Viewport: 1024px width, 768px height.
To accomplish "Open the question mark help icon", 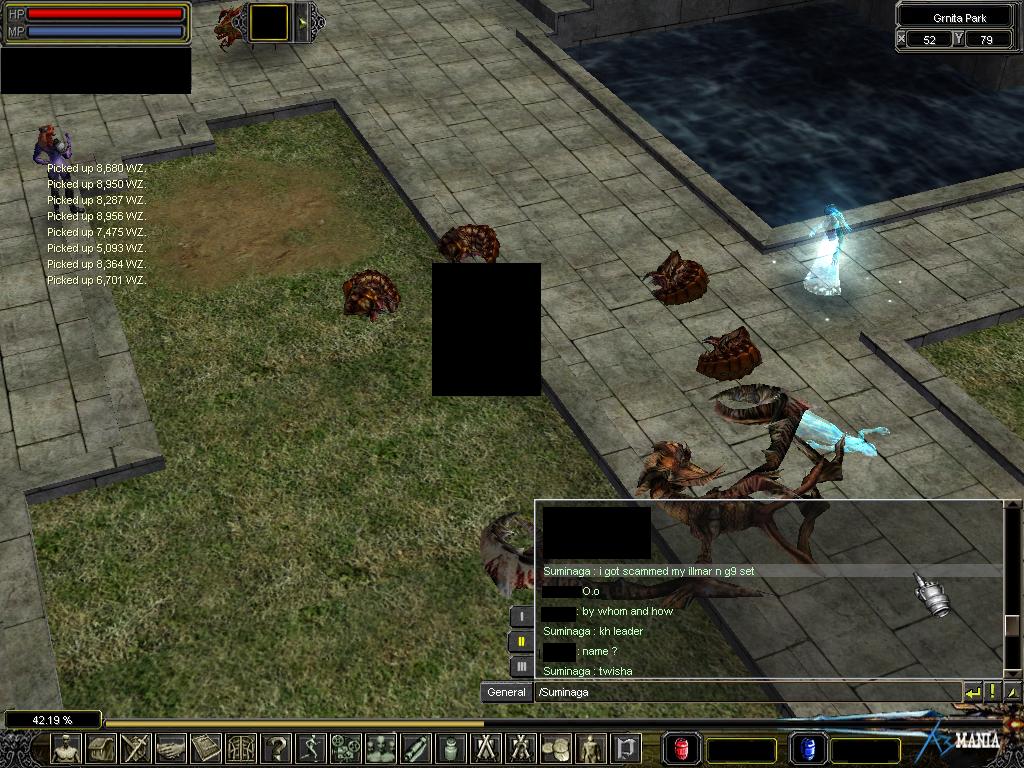I will coord(277,748).
